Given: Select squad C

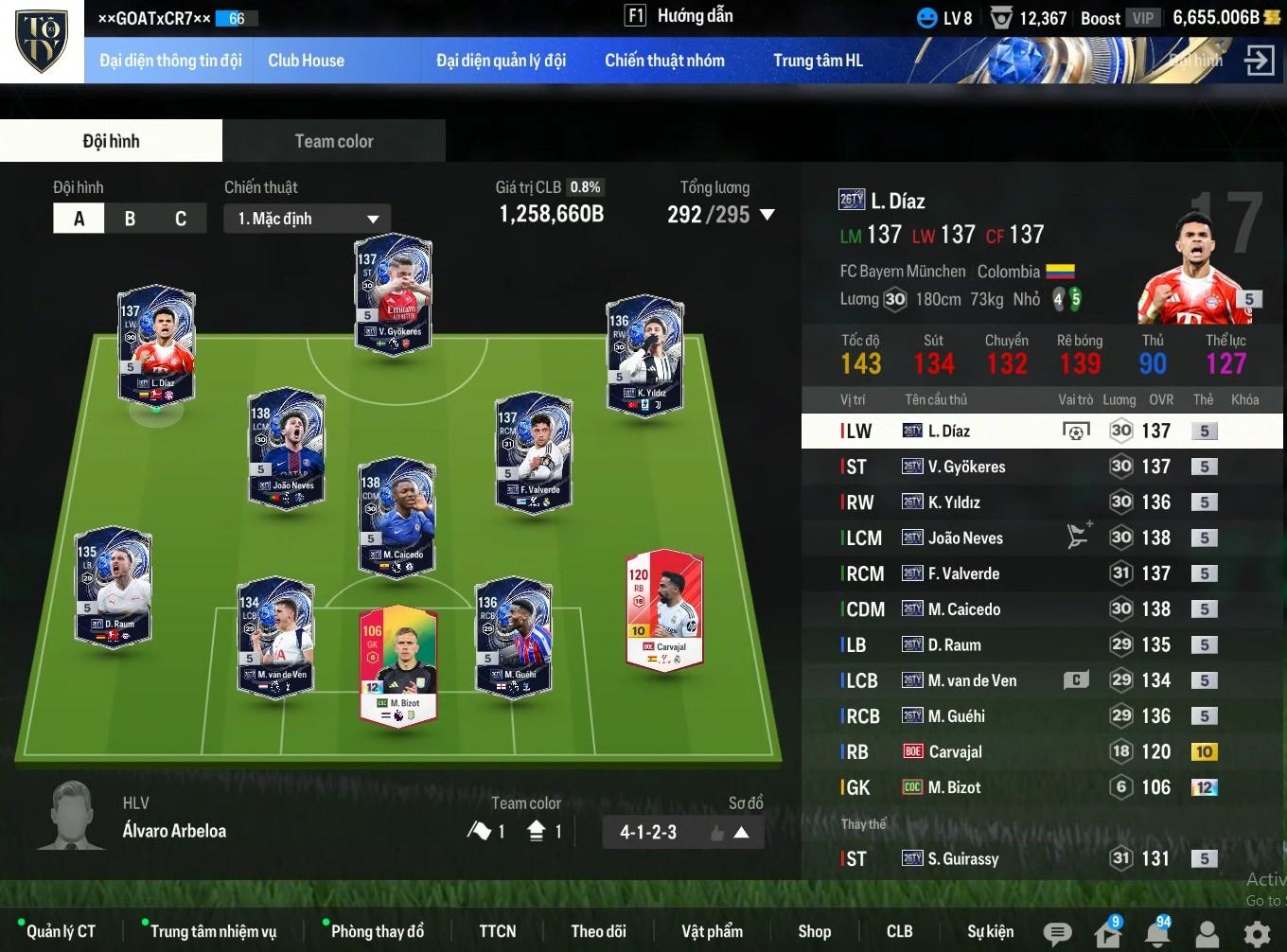Looking at the screenshot, I should click(x=180, y=219).
